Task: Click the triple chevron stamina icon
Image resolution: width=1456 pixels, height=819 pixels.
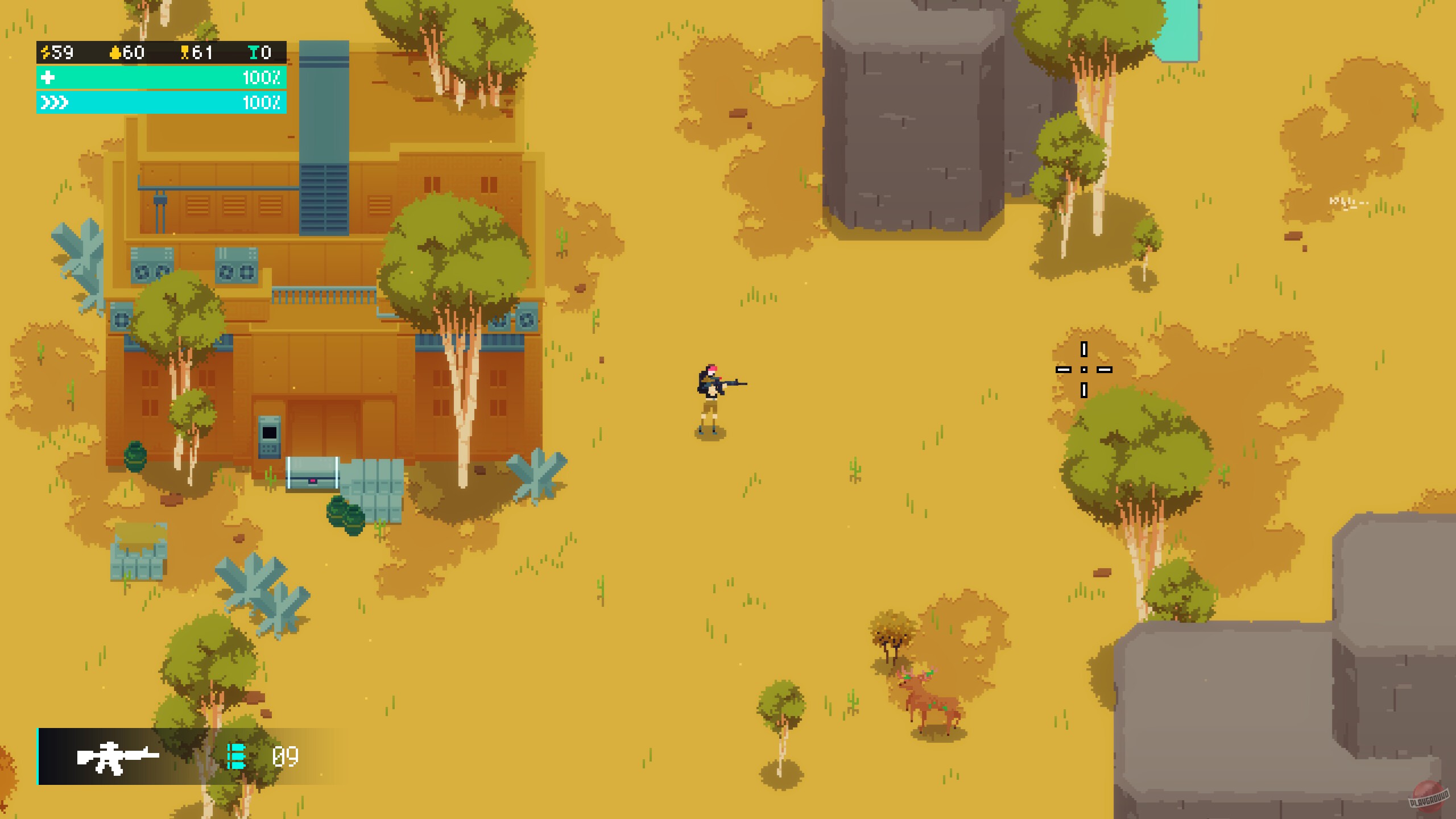Action: tap(54, 104)
